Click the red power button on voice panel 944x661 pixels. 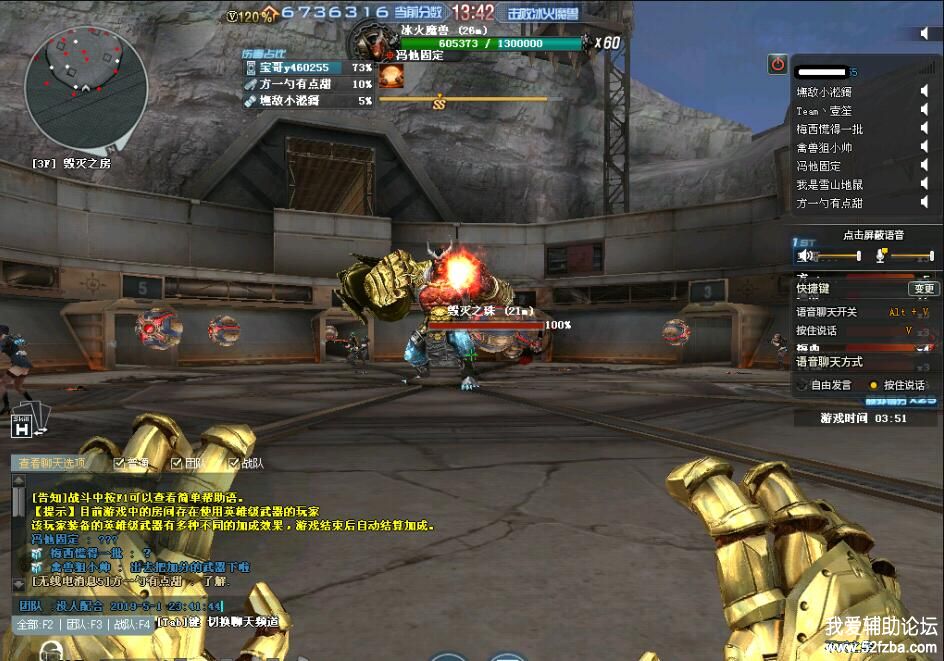[x=777, y=64]
